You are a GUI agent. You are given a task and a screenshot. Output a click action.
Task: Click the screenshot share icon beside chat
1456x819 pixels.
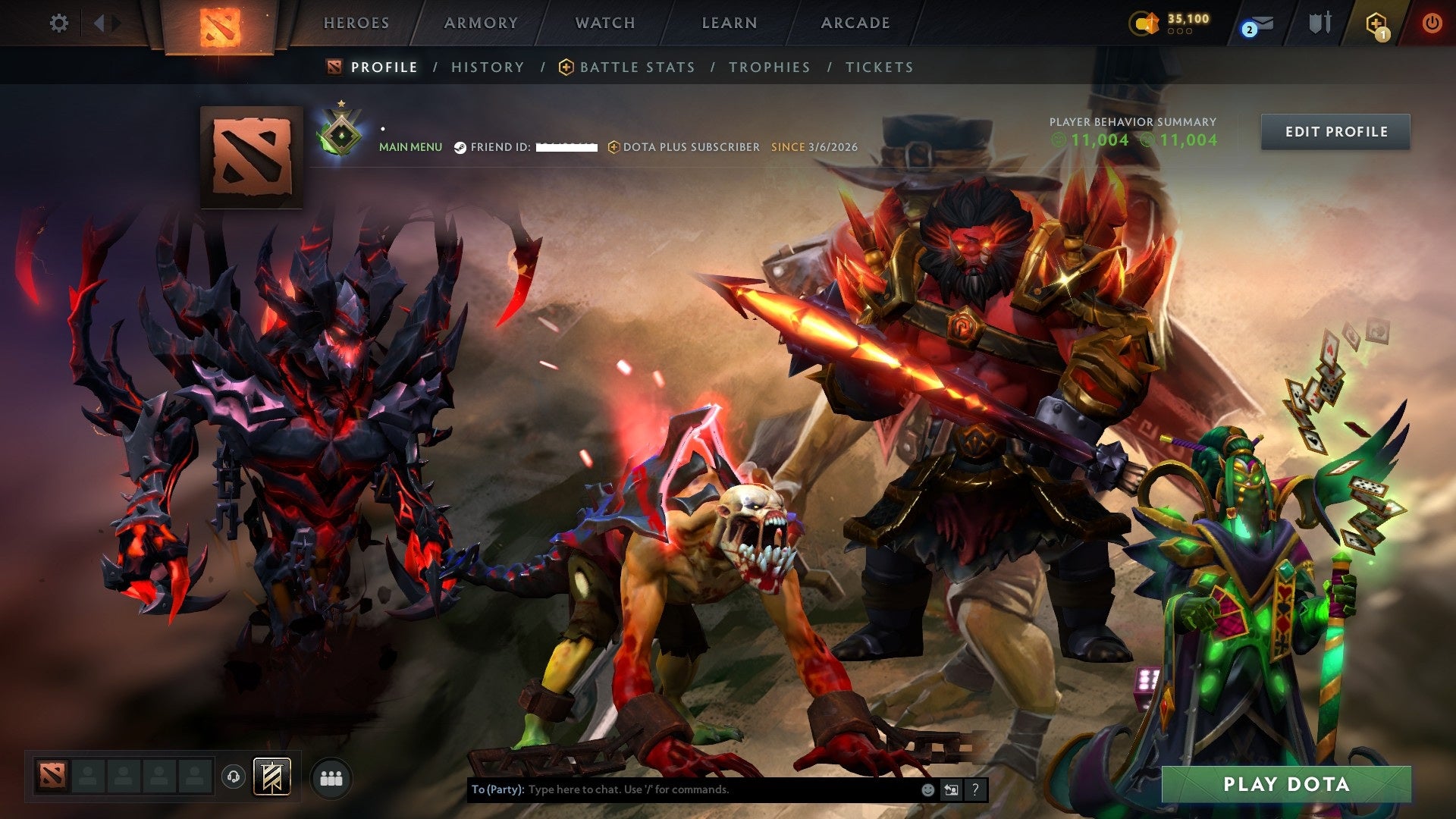click(x=951, y=789)
